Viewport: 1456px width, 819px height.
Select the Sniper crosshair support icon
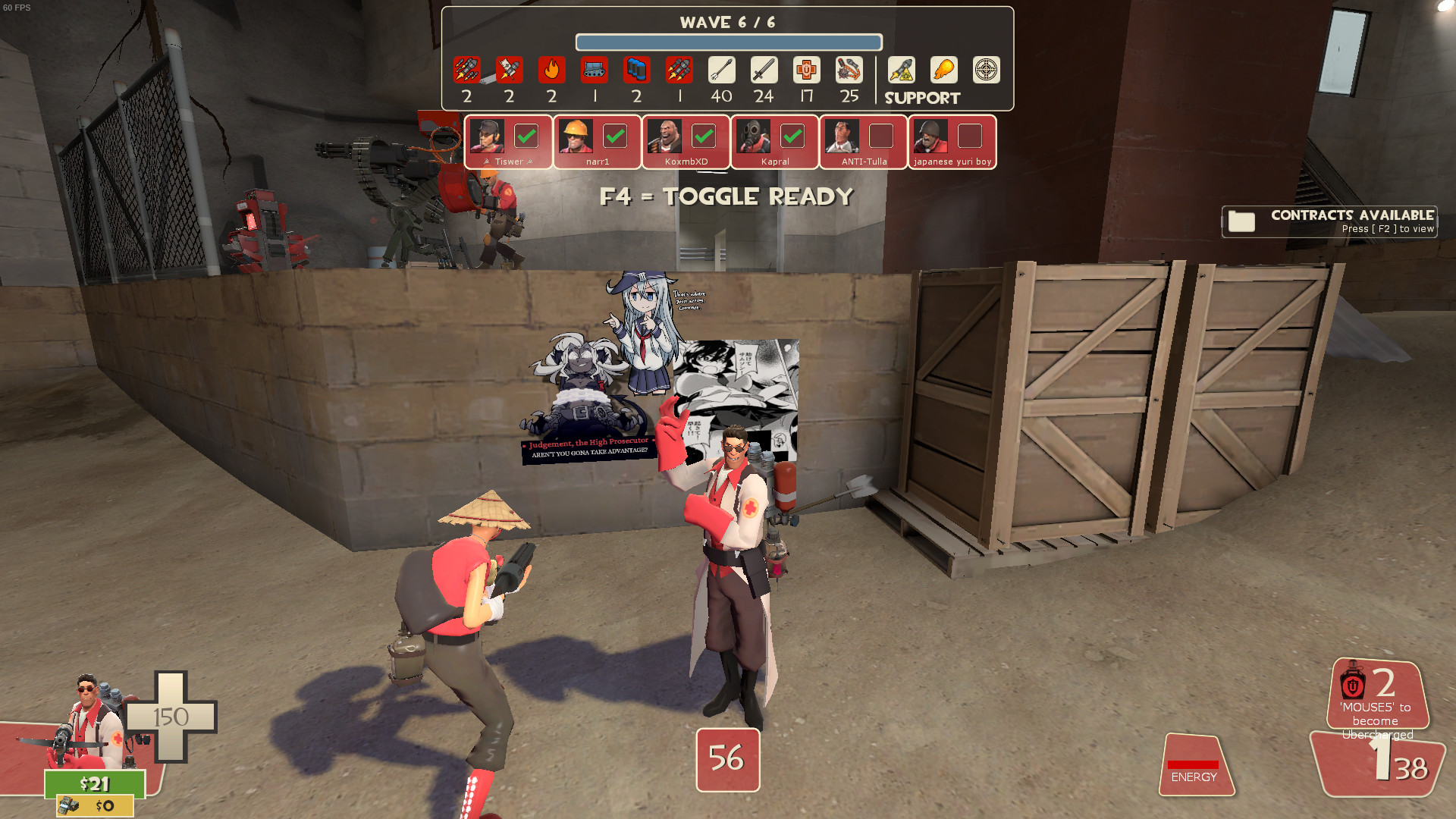(986, 71)
